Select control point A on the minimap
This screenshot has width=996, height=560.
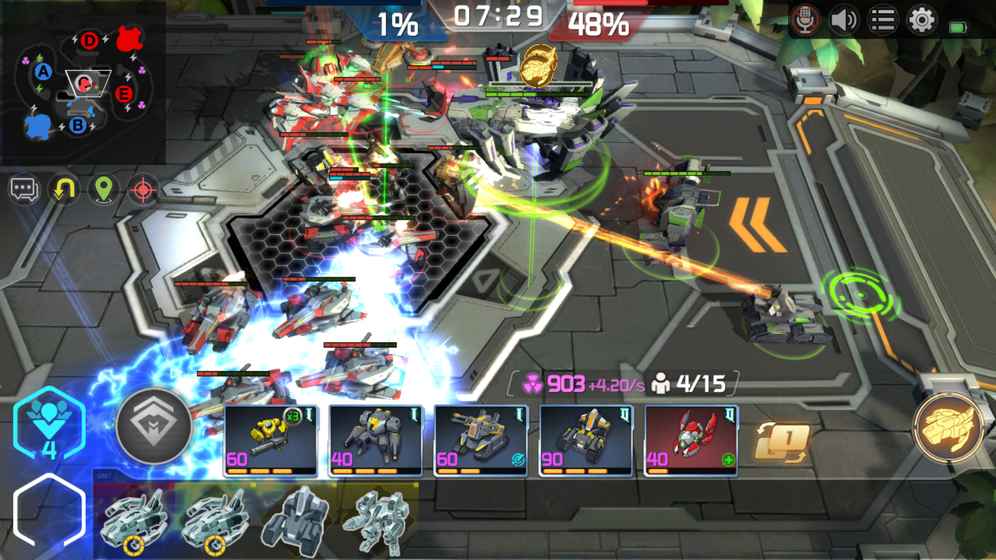[x=42, y=72]
